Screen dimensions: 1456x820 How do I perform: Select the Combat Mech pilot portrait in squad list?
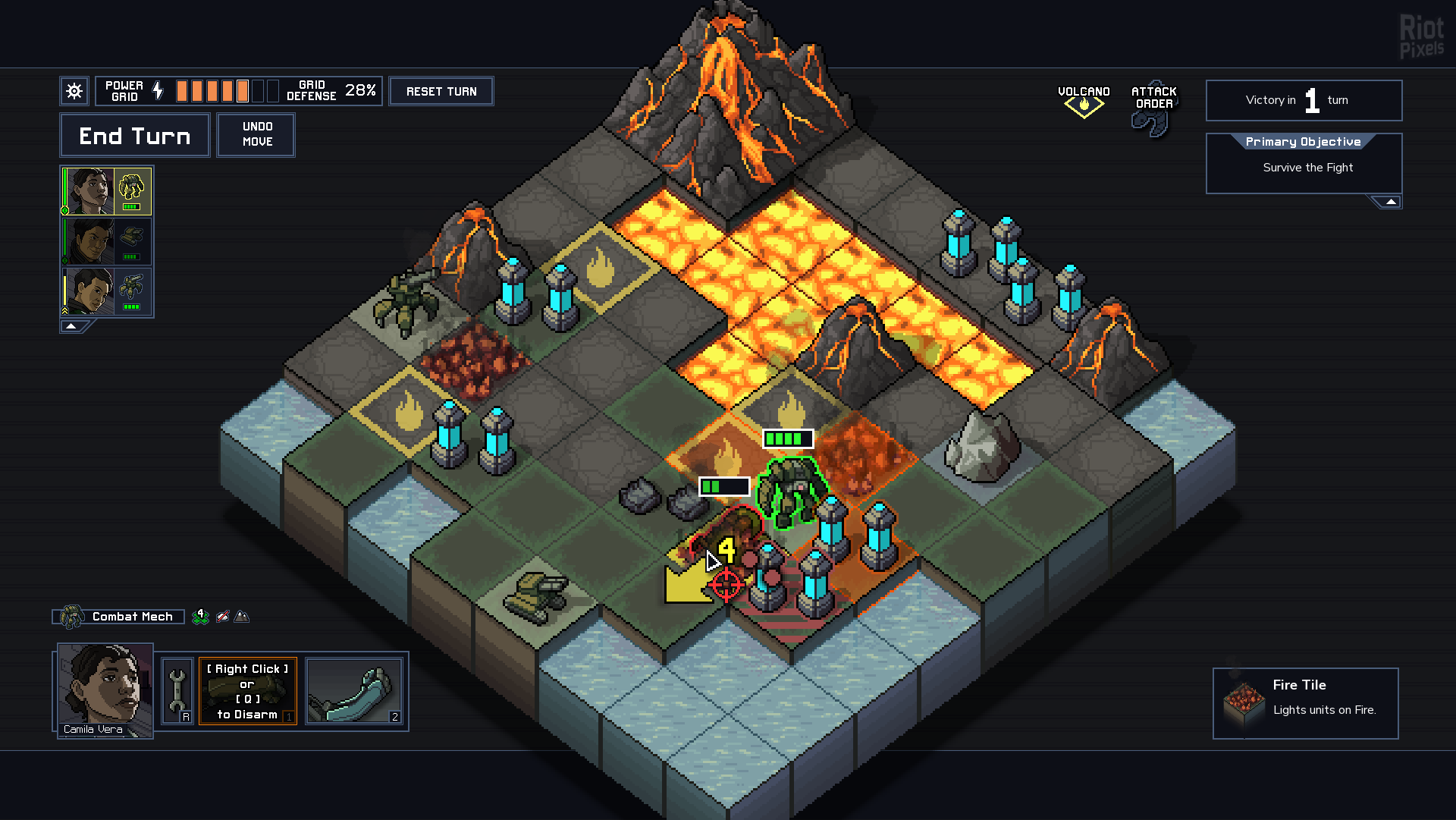(x=106, y=191)
